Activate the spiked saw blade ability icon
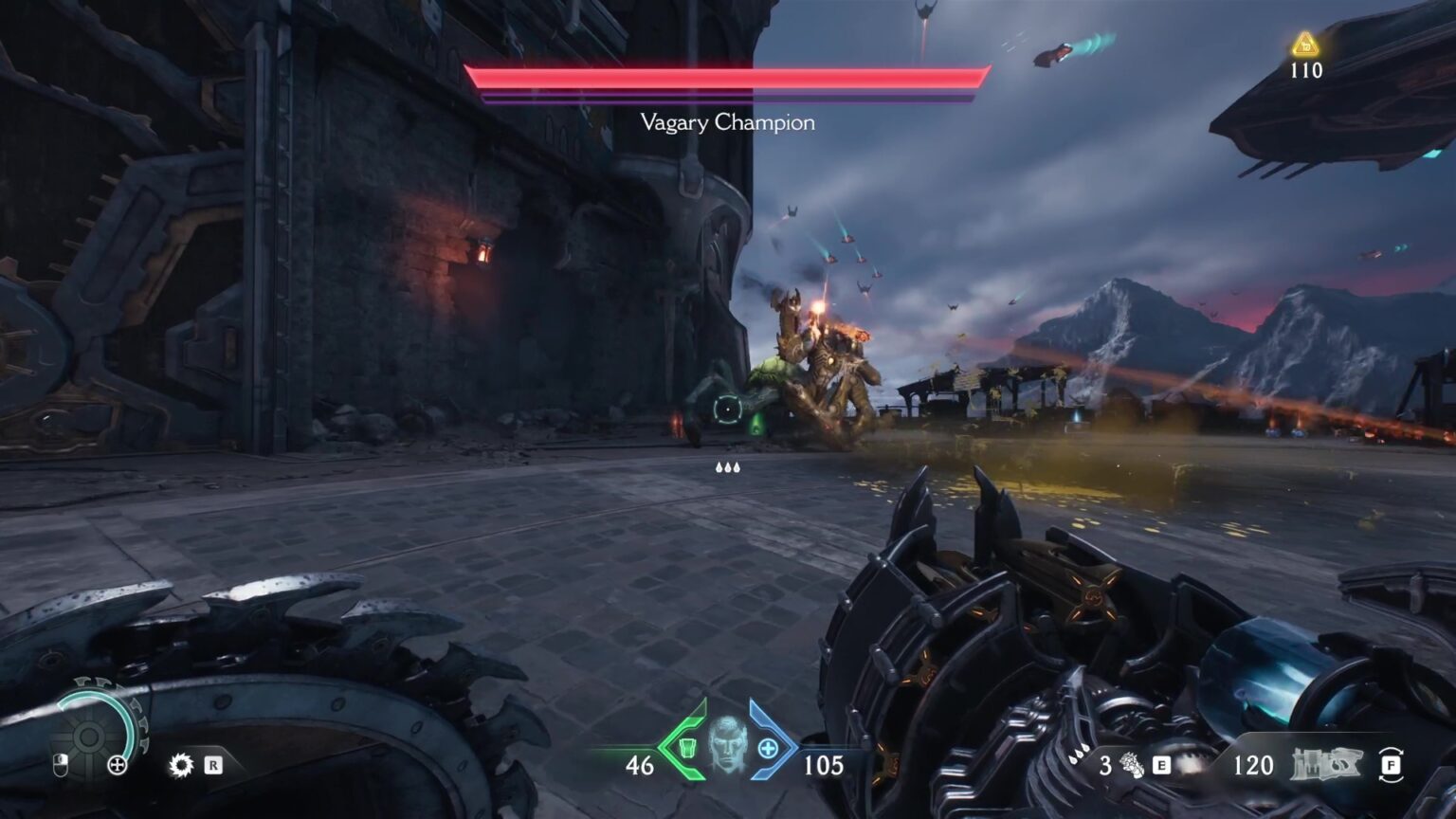 (180, 765)
